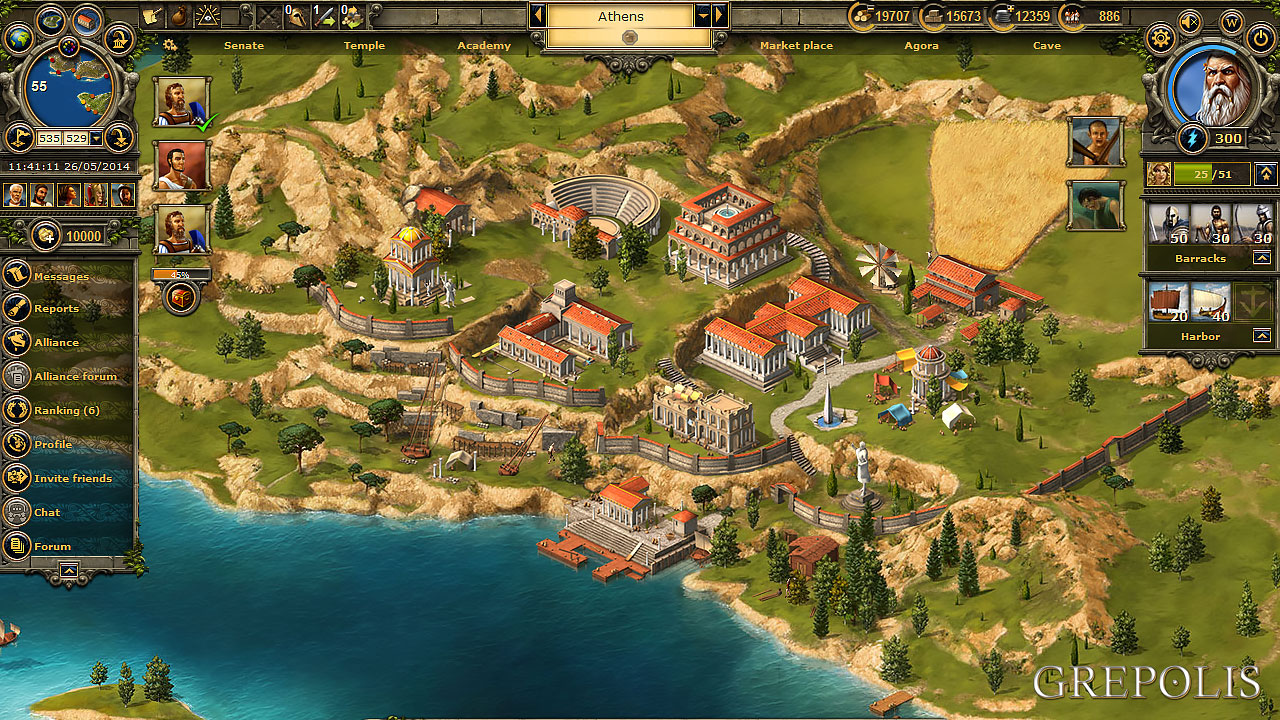Open the inventory loot bag icon

[x=180, y=16]
